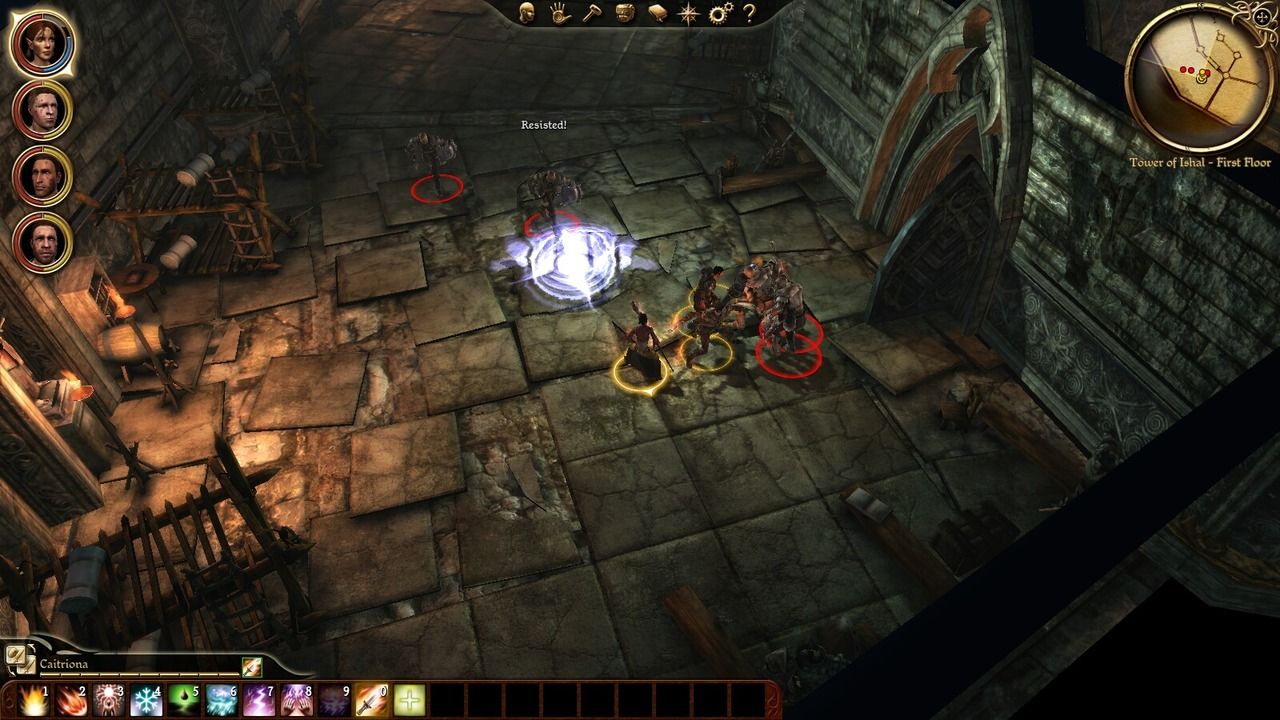Open game Options with the gears icon
Screen dimensions: 1280x720
coord(718,15)
